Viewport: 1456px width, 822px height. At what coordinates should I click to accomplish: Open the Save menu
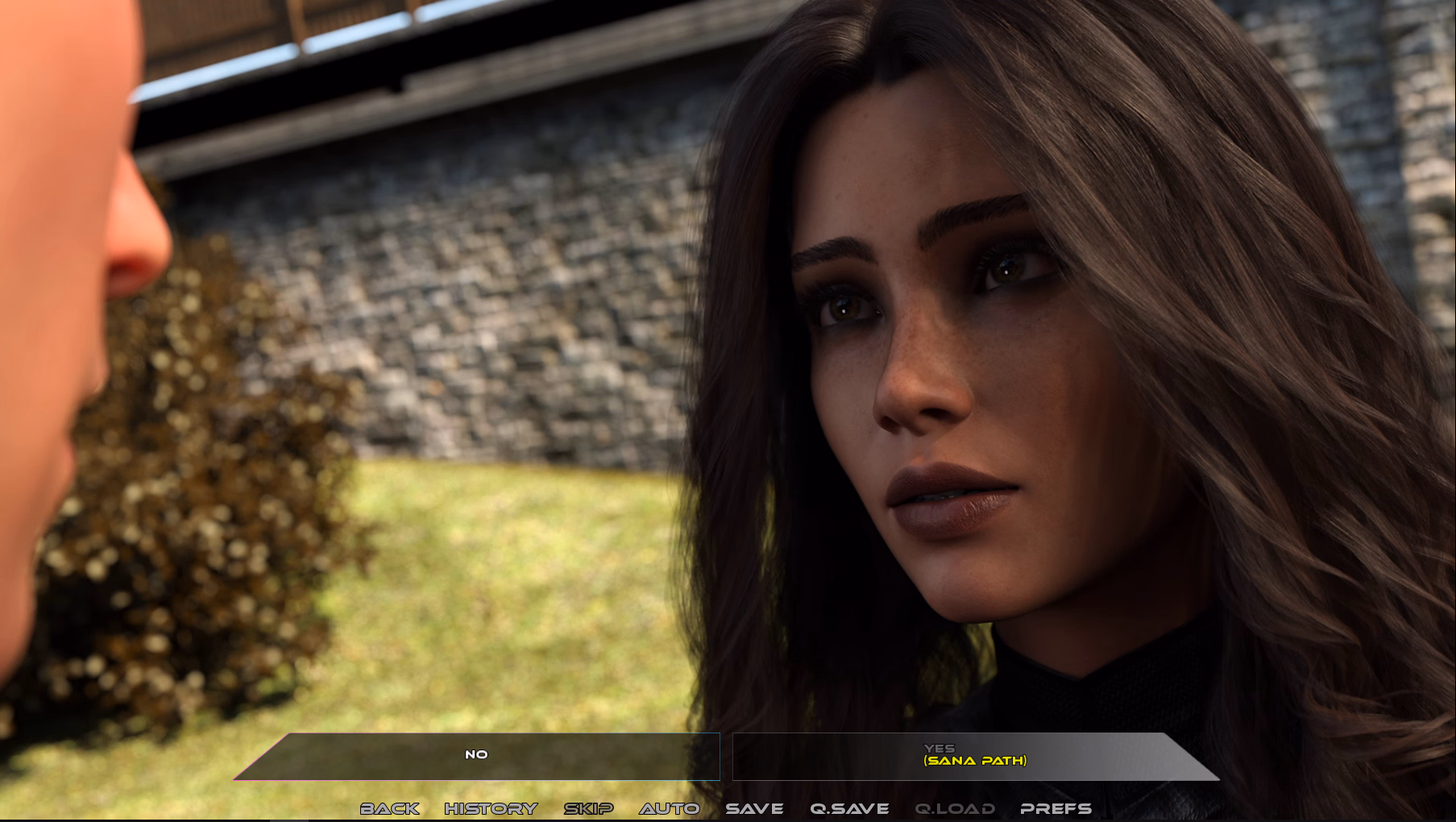coord(754,808)
